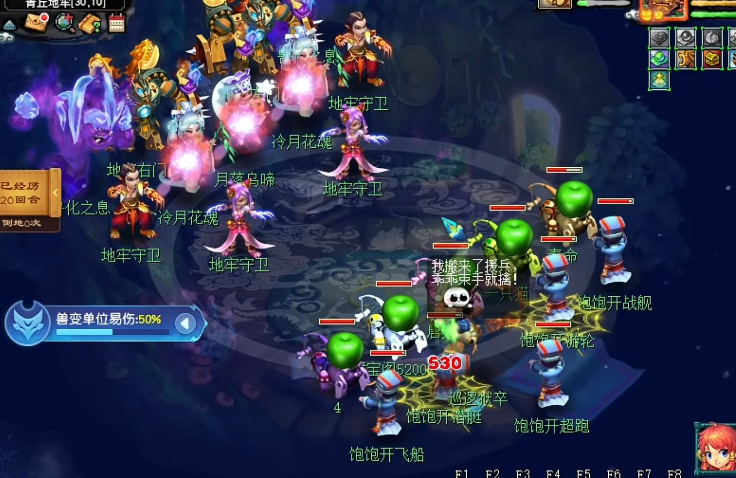Image resolution: width=736 pixels, height=478 pixels.
Task: Select the golden star buff icon
Action: [x=659, y=80]
